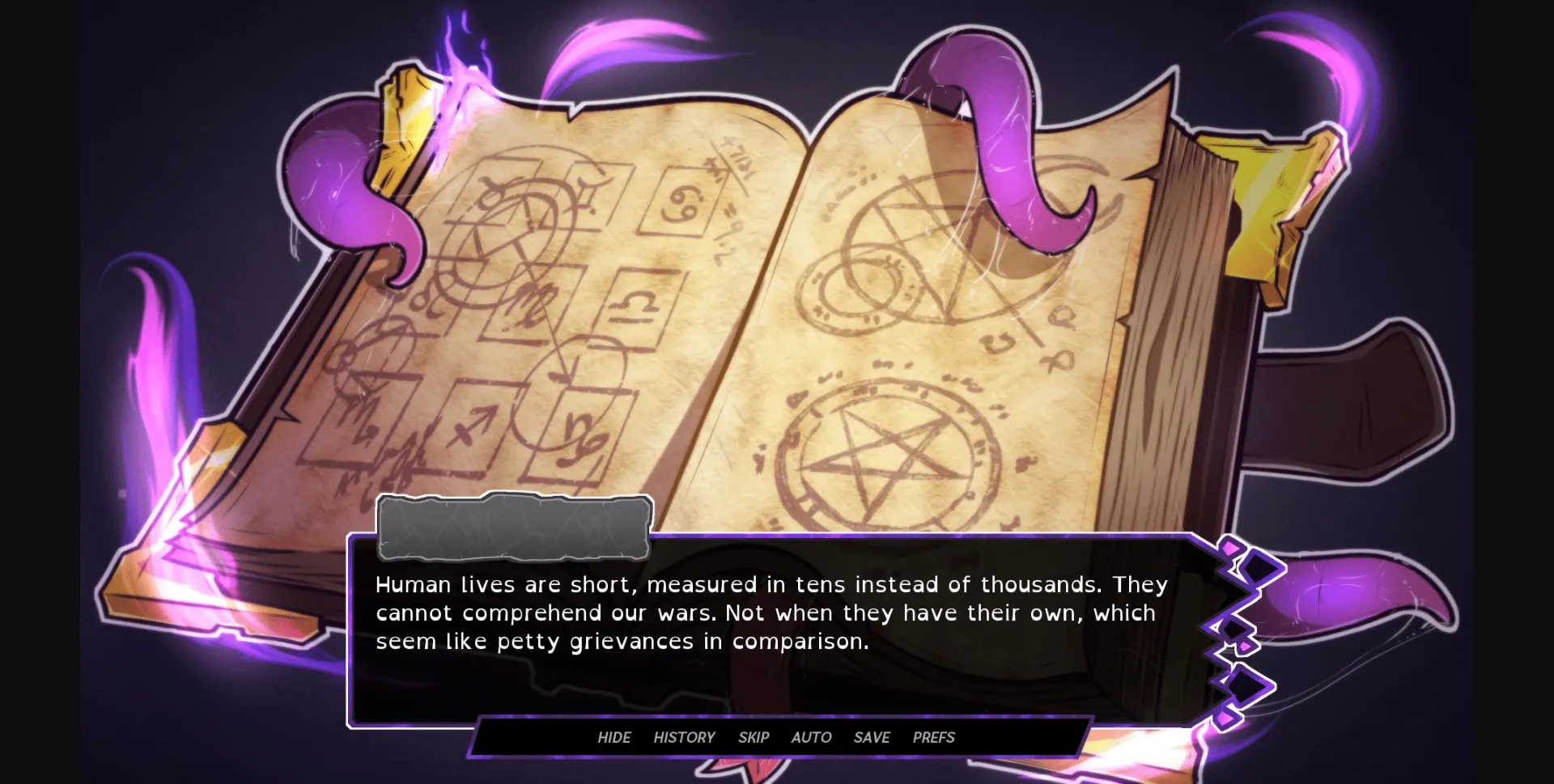This screenshot has width=1554, height=784.
Task: Hide the dialogue box with HIDE
Action: pos(614,737)
